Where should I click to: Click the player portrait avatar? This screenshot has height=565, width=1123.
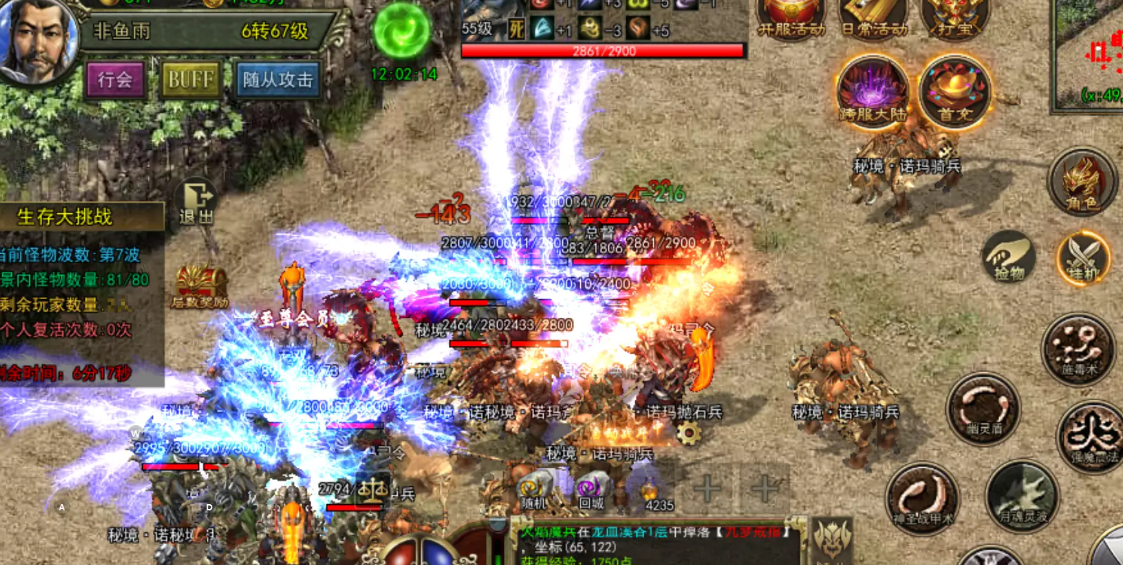coord(38,40)
